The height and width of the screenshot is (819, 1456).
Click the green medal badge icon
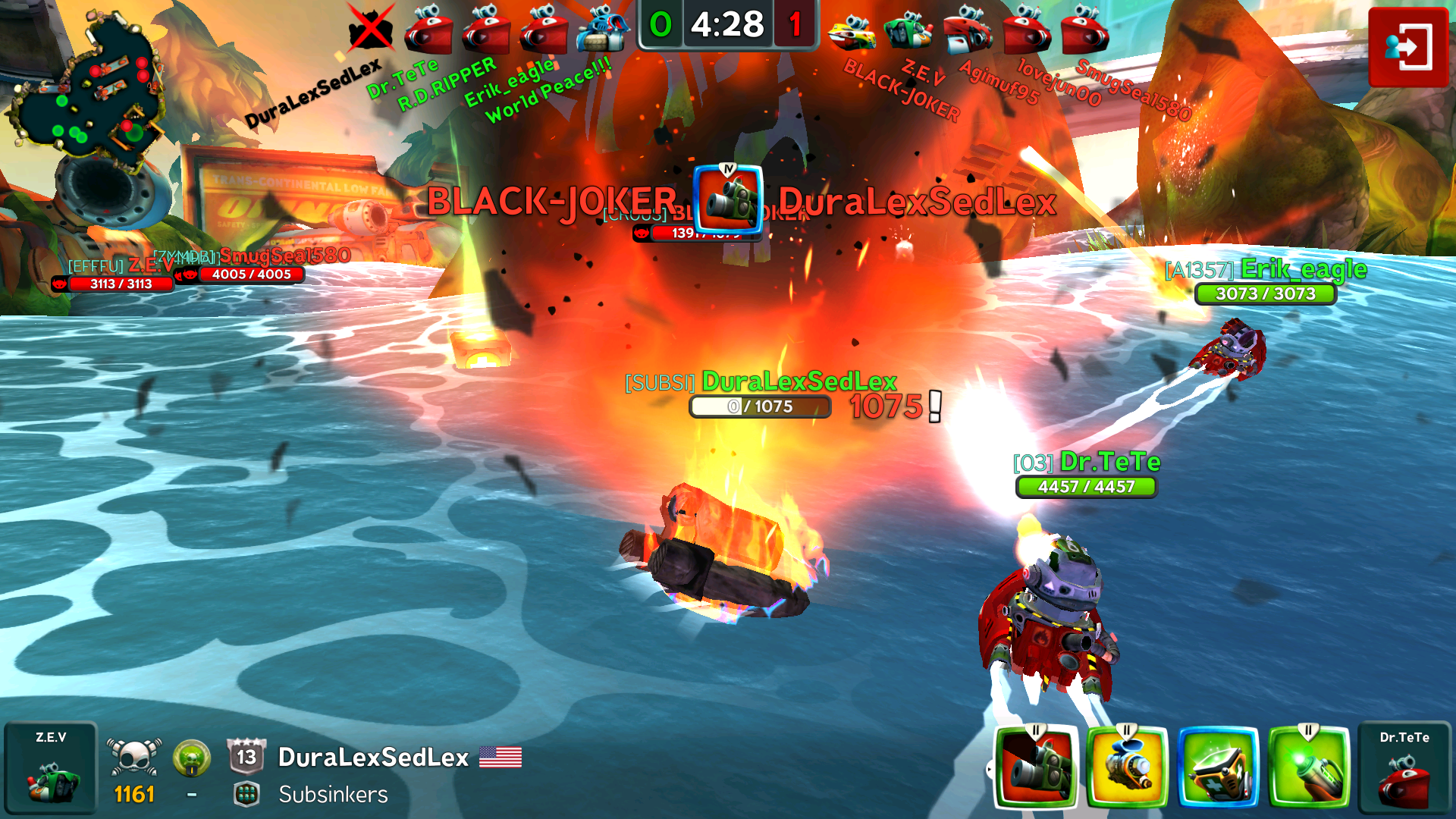pos(191,758)
